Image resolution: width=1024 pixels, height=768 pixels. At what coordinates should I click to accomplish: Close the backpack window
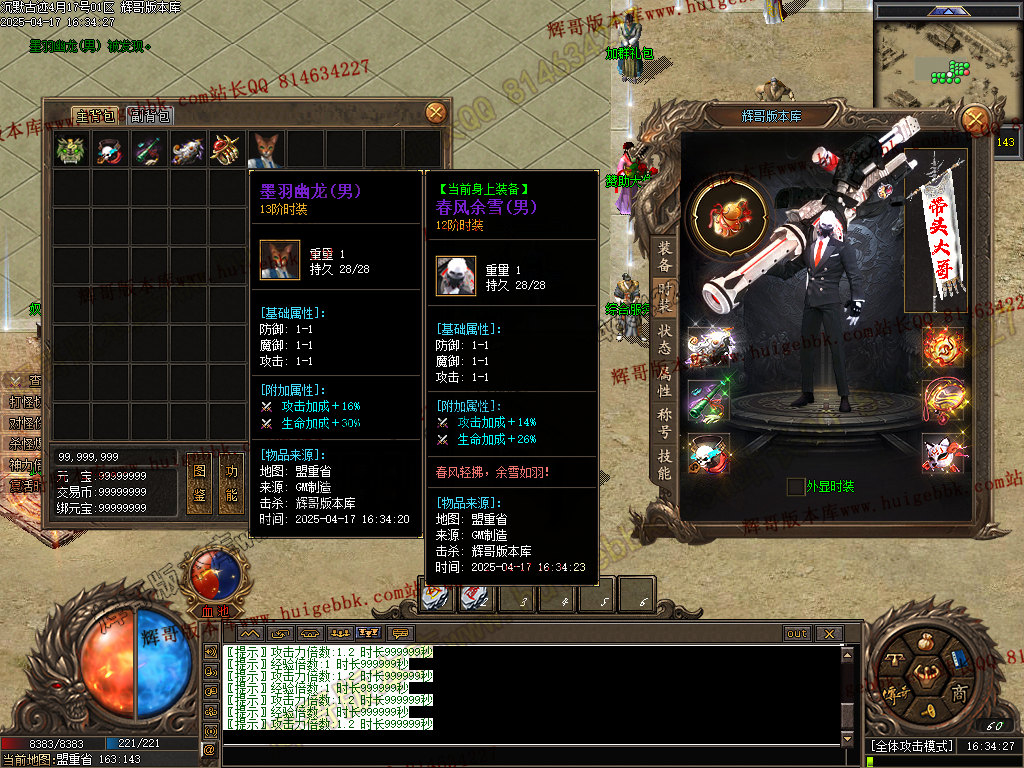tap(436, 113)
